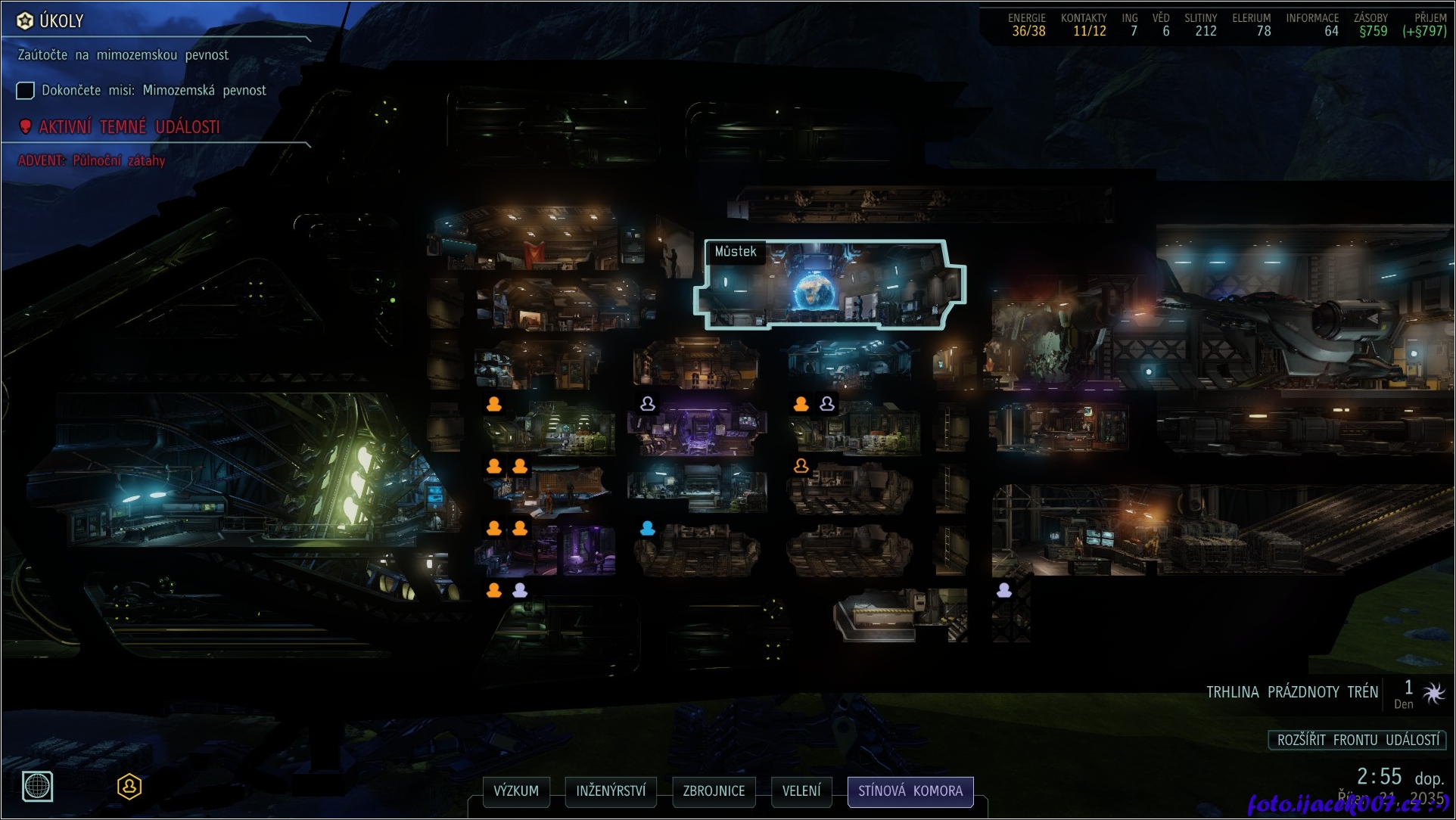Viewport: 1456px width, 820px height.
Task: Open the orange staff hexagon icon
Action: [129, 787]
